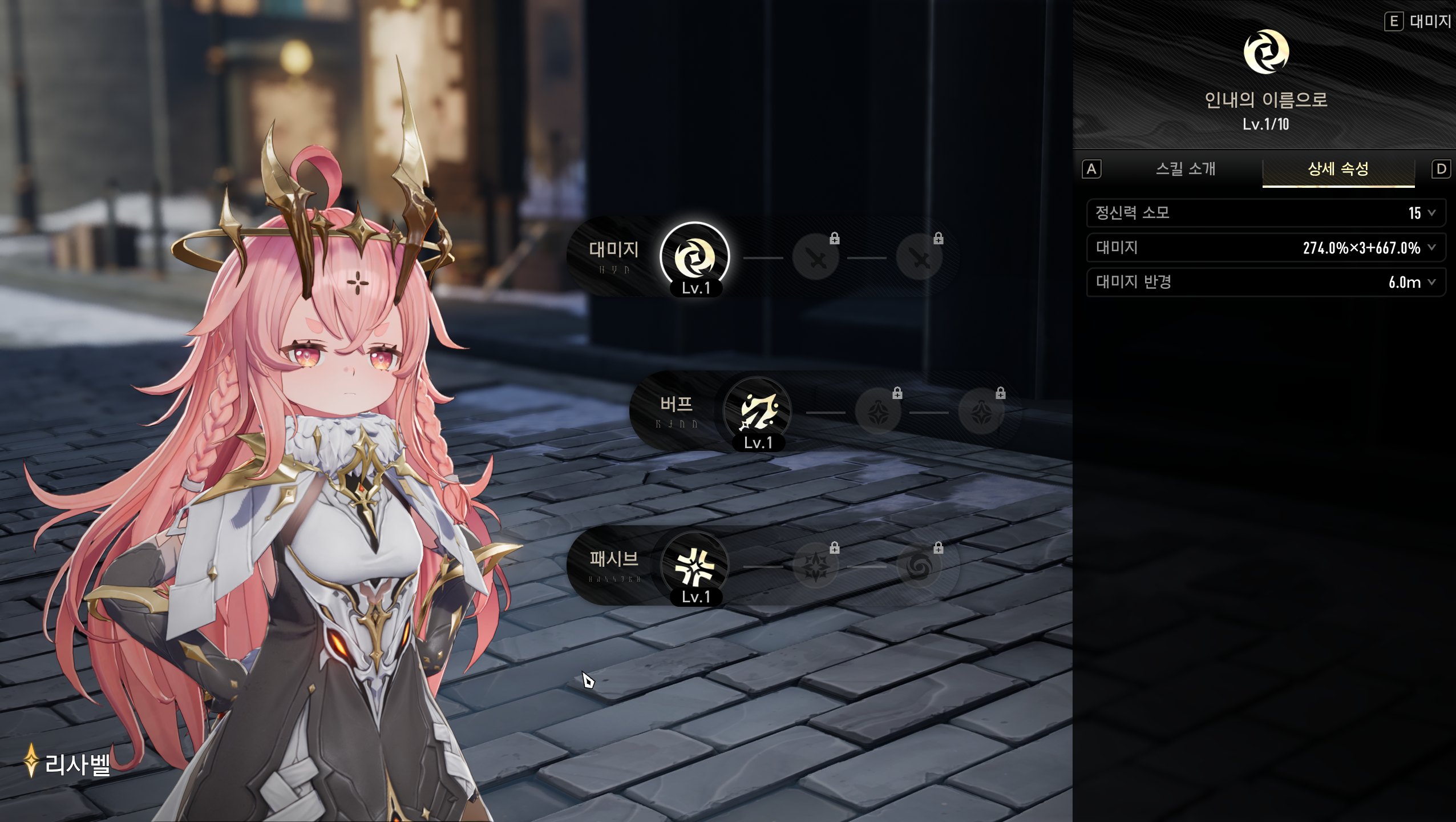
Task: Select the 버프 skill icon
Action: click(758, 412)
